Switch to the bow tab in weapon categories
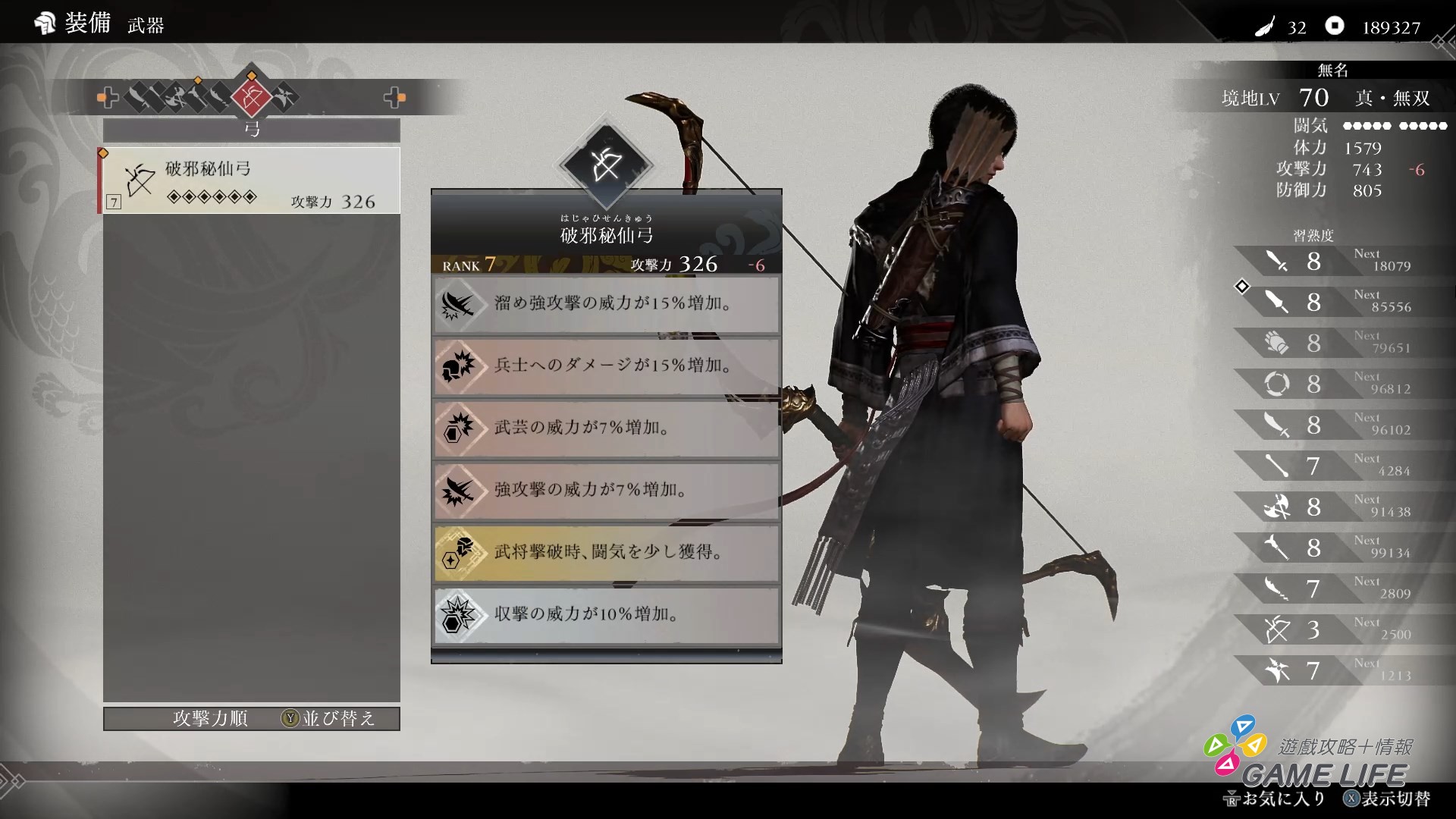Screen dimensions: 1456x819 (251, 97)
